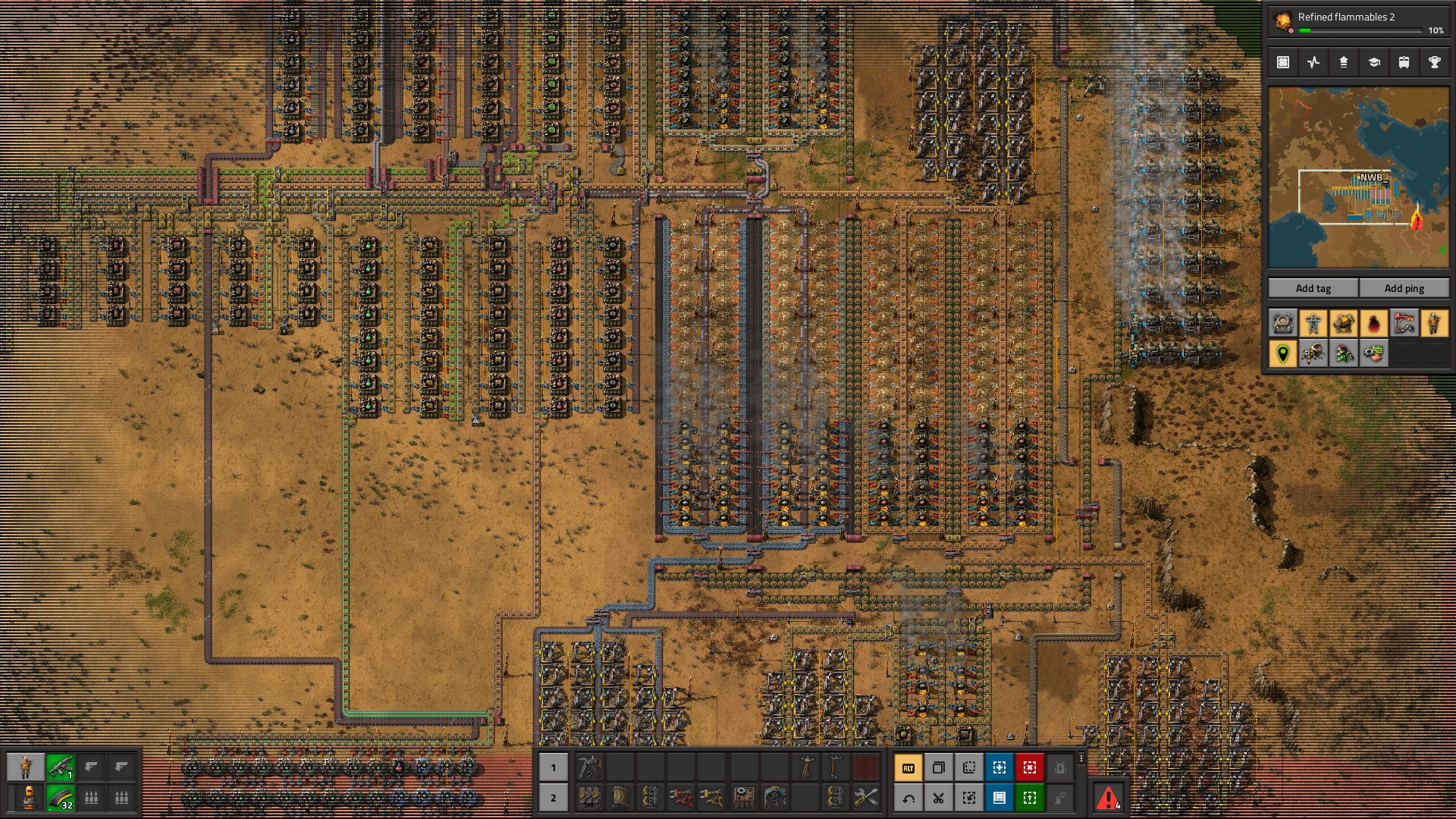
Task: Pick the wrench and screwdriver quickbar slot
Action: pyautogui.click(x=865, y=798)
